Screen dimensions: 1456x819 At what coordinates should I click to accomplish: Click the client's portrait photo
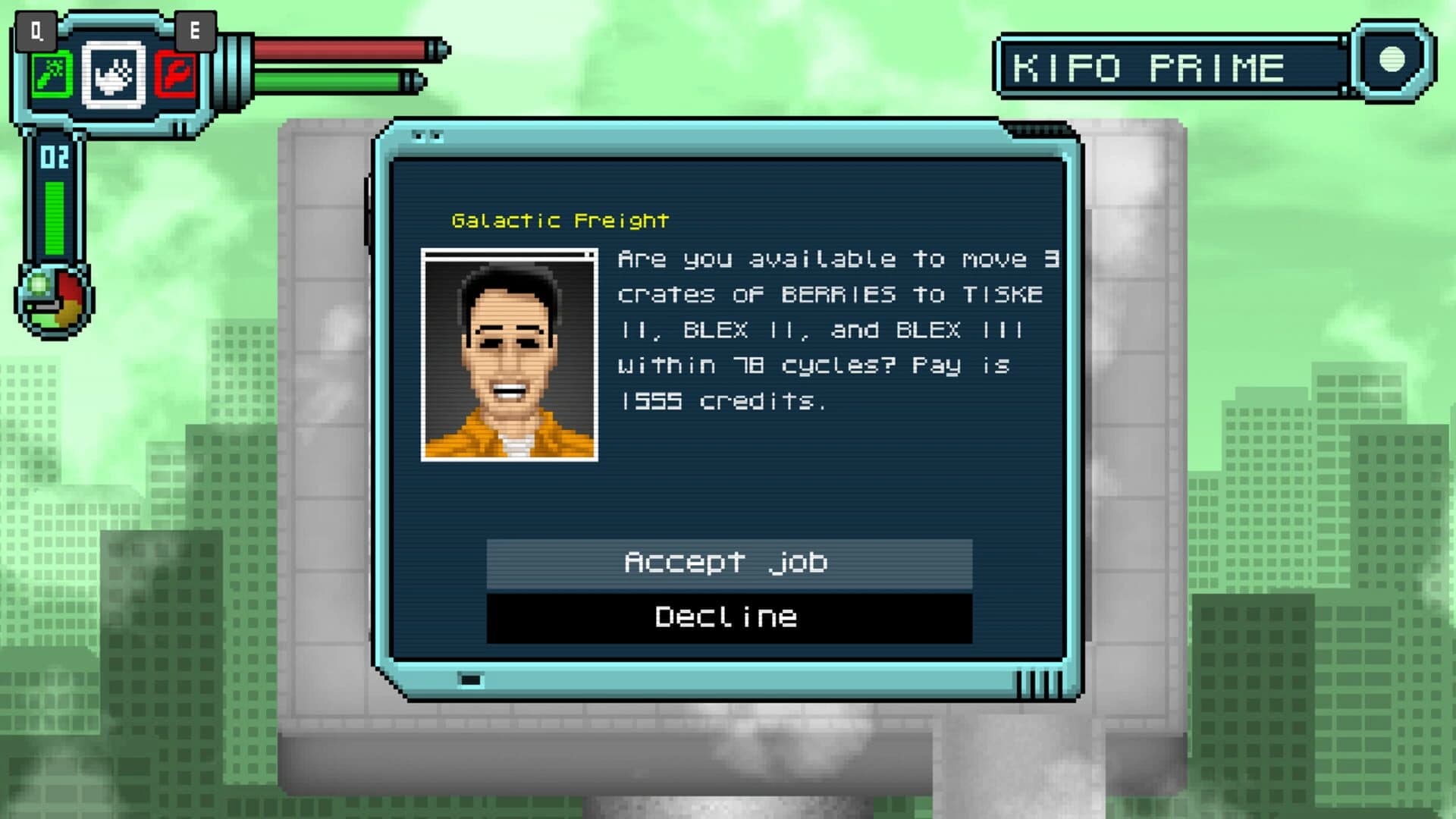click(508, 353)
